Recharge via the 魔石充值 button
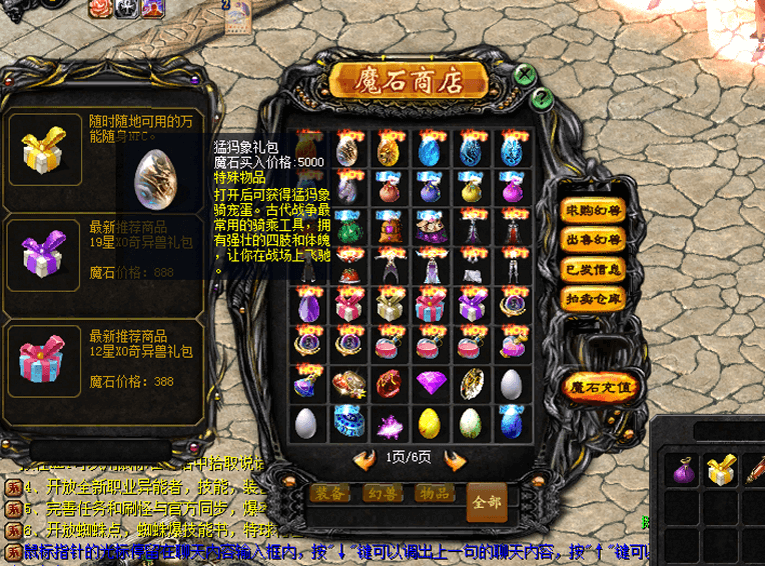Viewport: 765px width, 566px height. (x=600, y=385)
